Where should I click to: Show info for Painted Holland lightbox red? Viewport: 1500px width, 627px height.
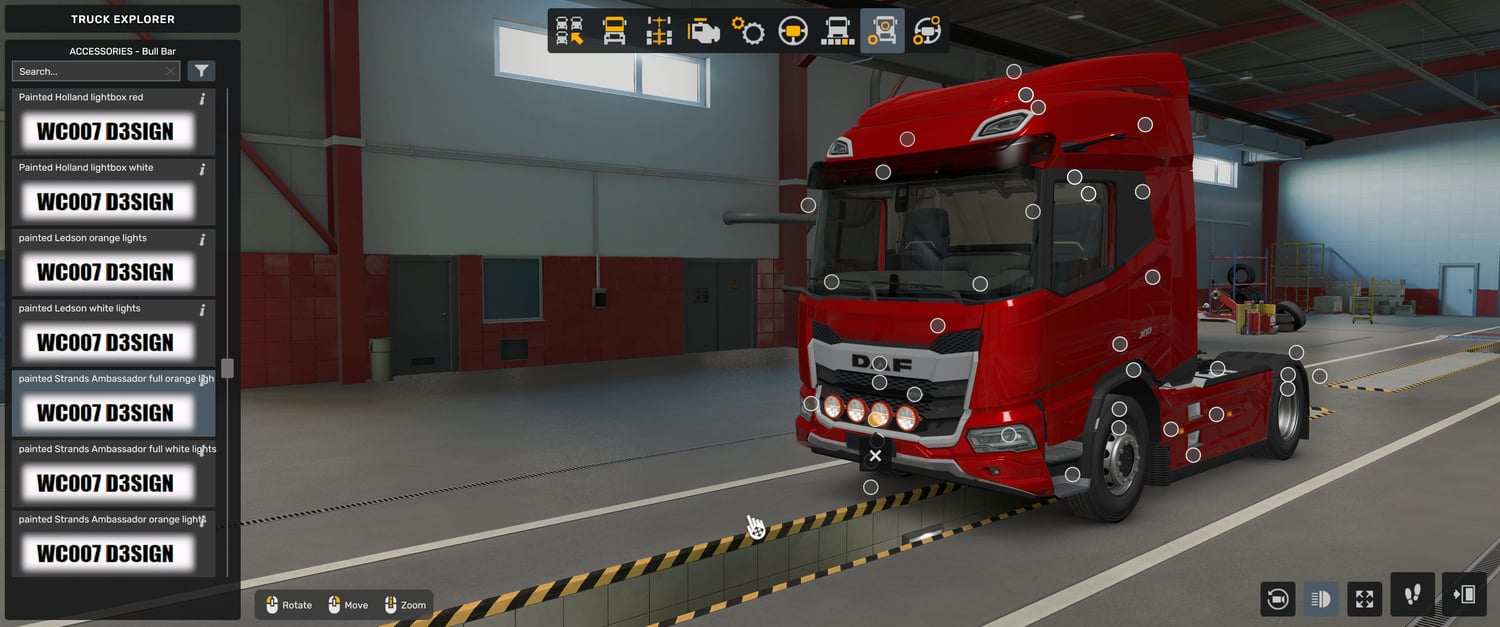[x=203, y=99]
